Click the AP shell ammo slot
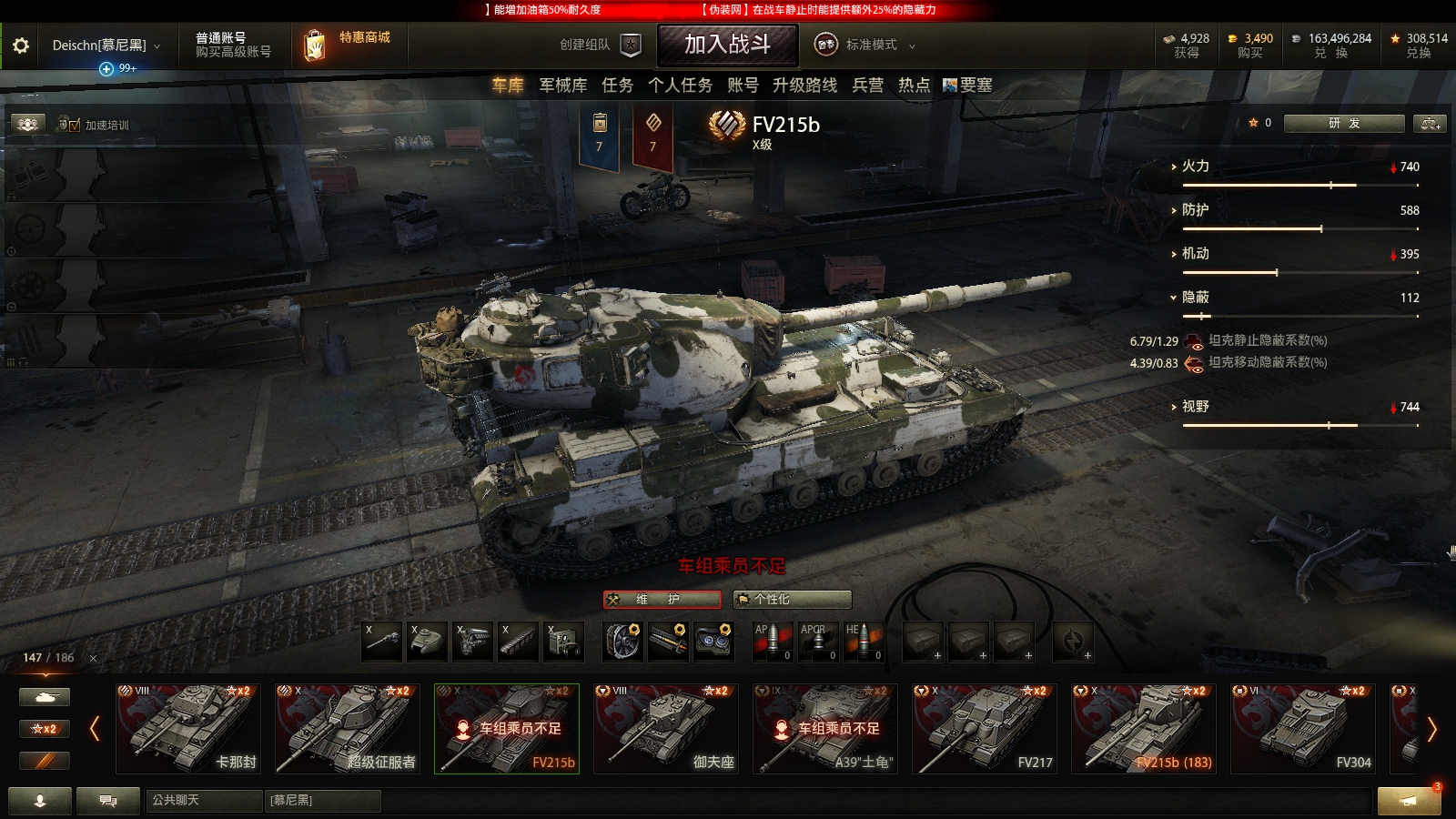Image resolution: width=1456 pixels, height=819 pixels. 772,642
